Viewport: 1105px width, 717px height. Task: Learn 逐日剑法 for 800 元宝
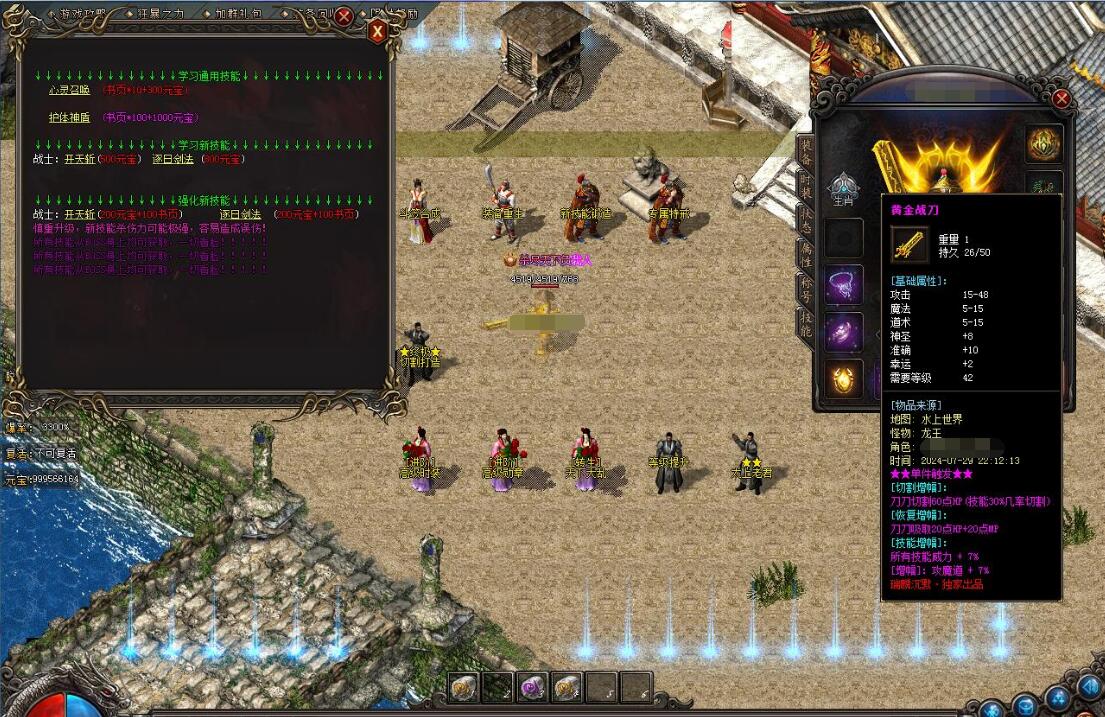[x=174, y=159]
